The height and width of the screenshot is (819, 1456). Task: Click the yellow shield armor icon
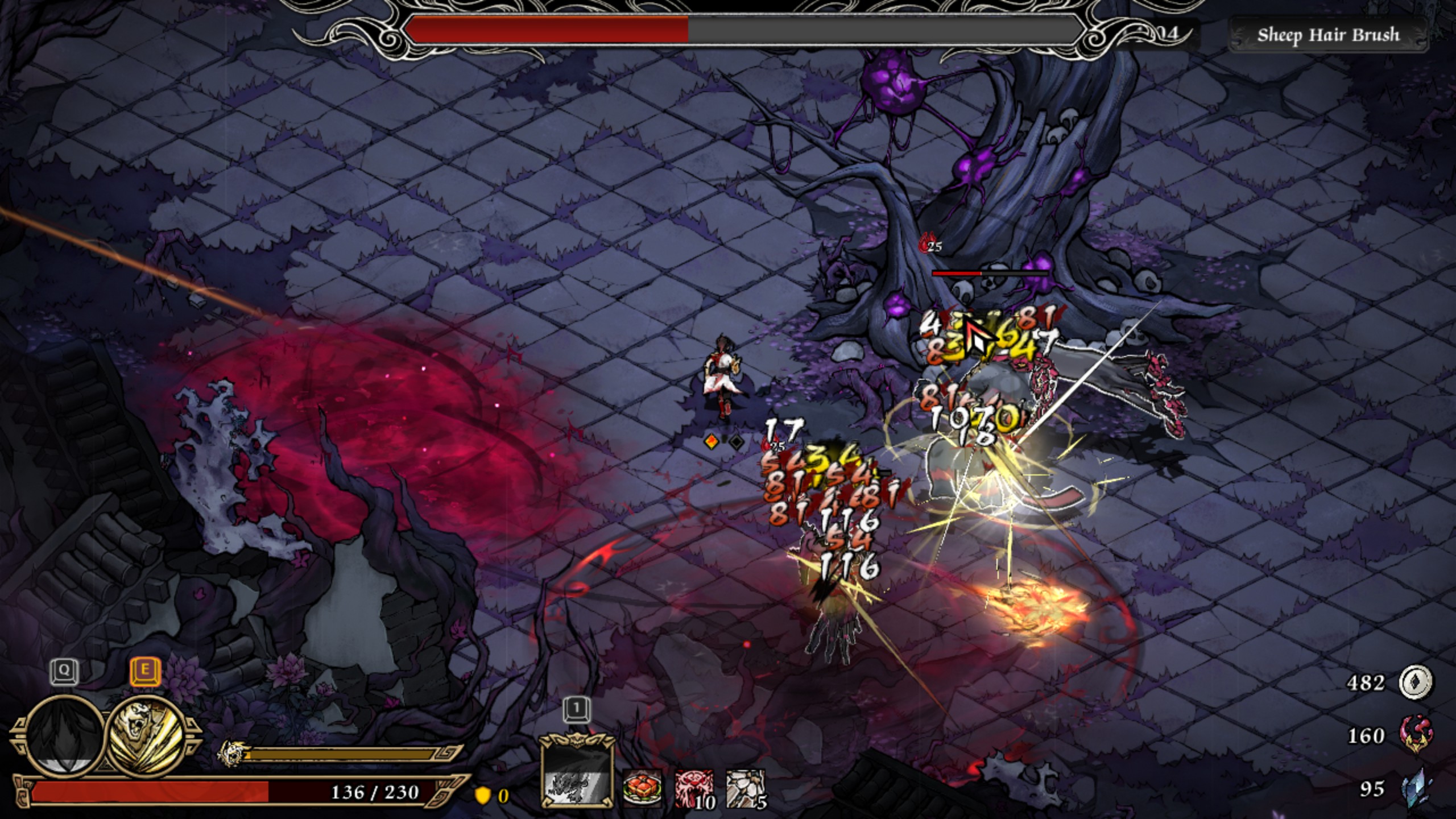(x=482, y=795)
